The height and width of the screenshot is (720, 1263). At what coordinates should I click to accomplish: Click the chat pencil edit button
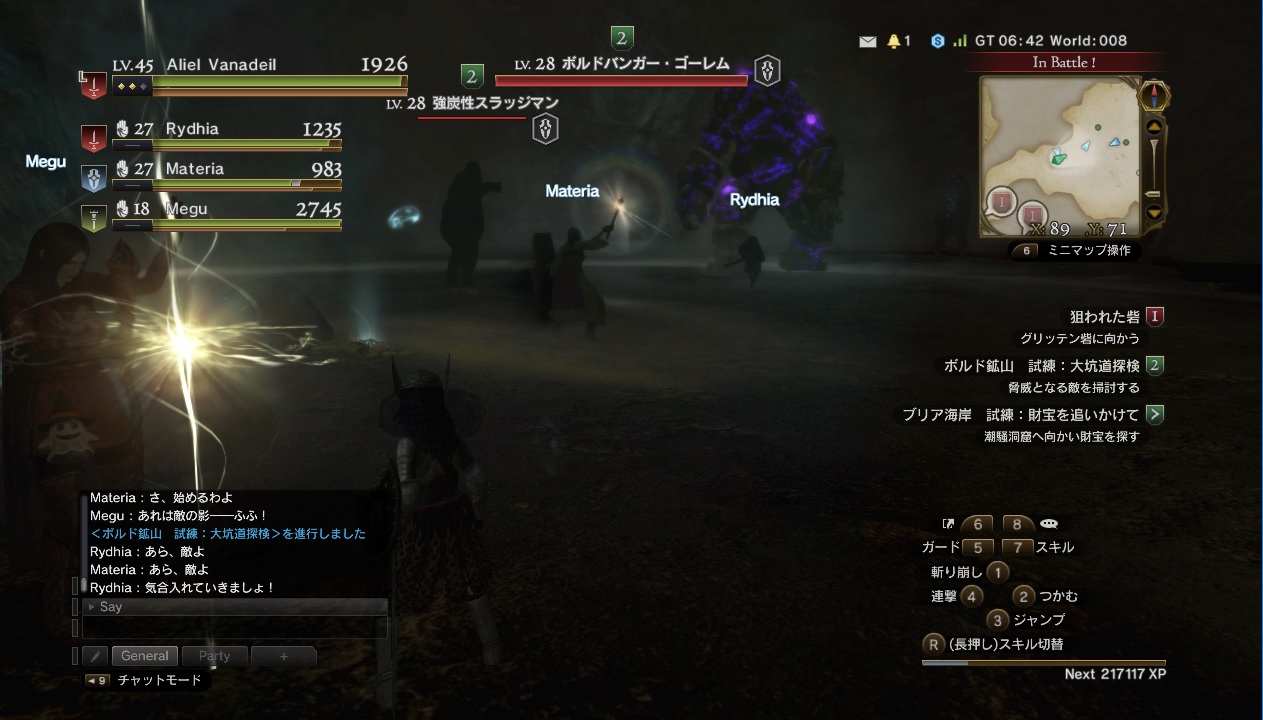tap(95, 656)
